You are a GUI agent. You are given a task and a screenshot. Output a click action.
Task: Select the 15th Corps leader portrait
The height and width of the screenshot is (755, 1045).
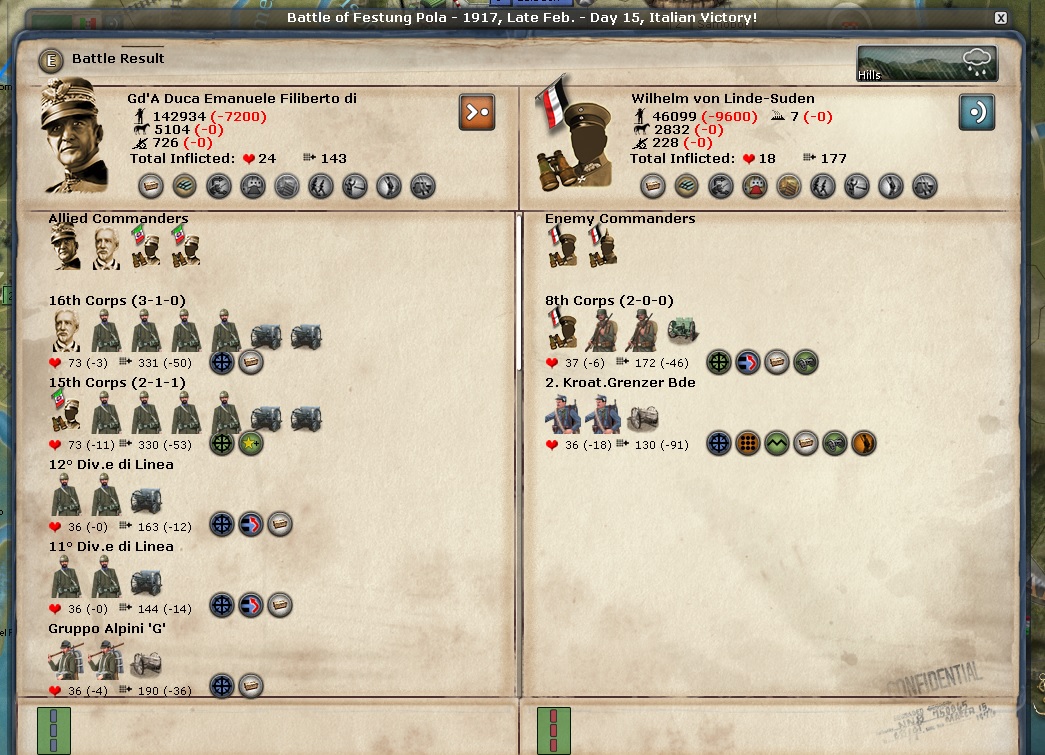pyautogui.click(x=66, y=412)
